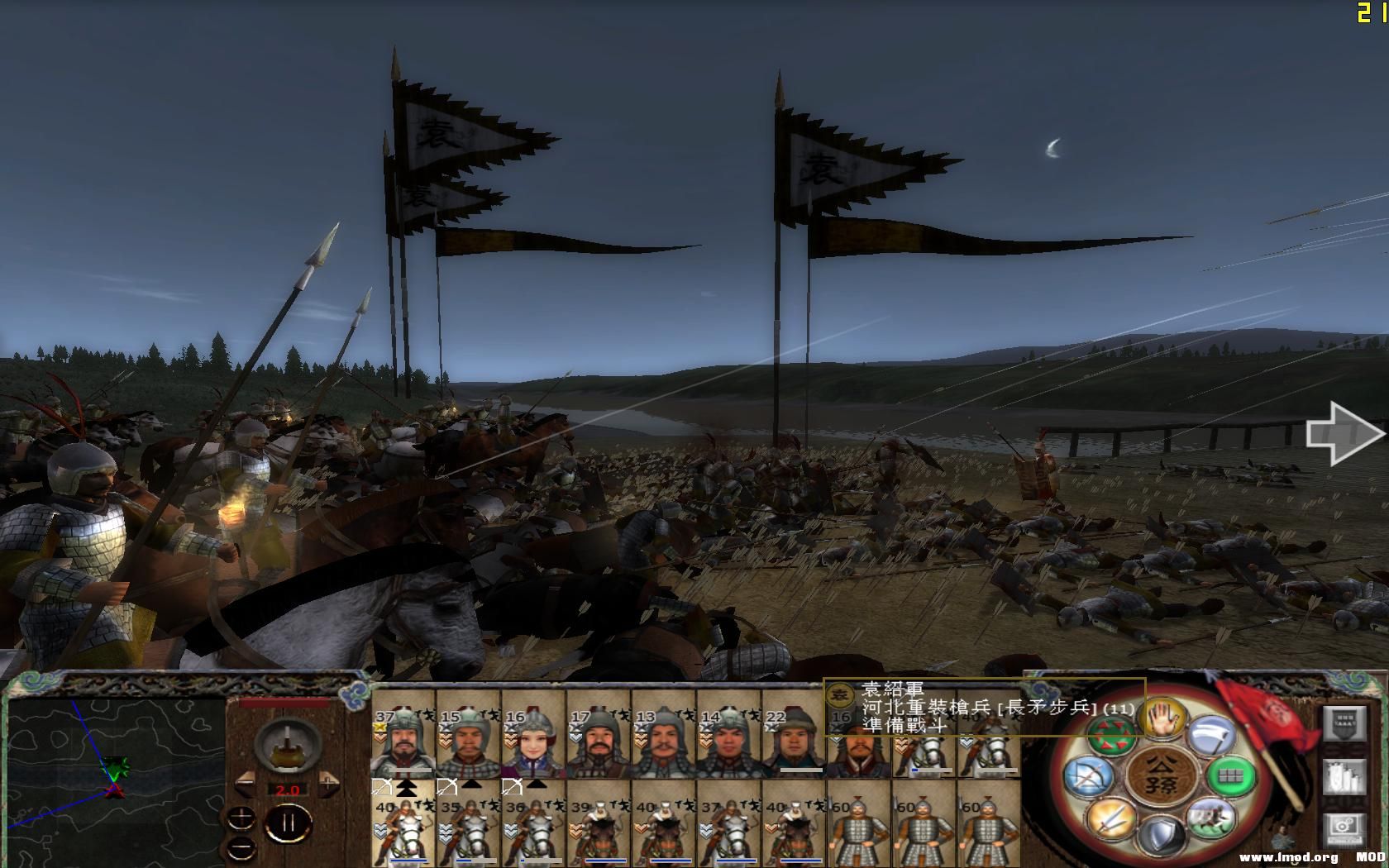Screen dimensions: 1389x868
Task: Order a cavalry charge with the horseman icon
Action: pos(1210,818)
